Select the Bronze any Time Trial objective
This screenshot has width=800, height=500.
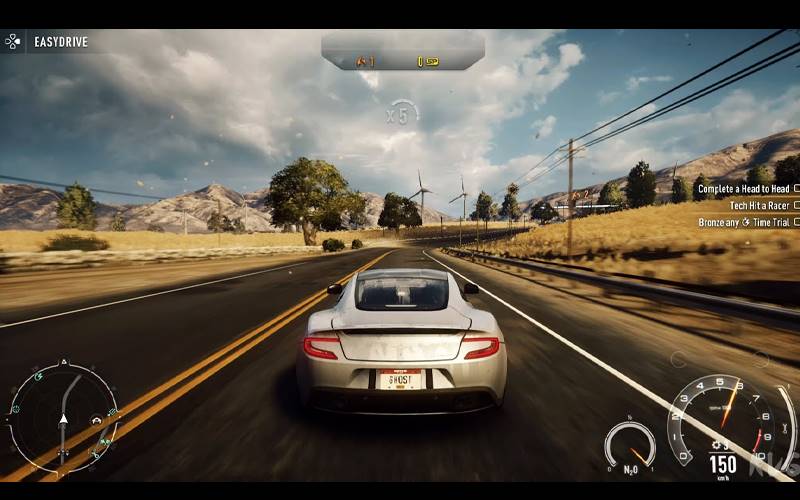click(x=745, y=222)
